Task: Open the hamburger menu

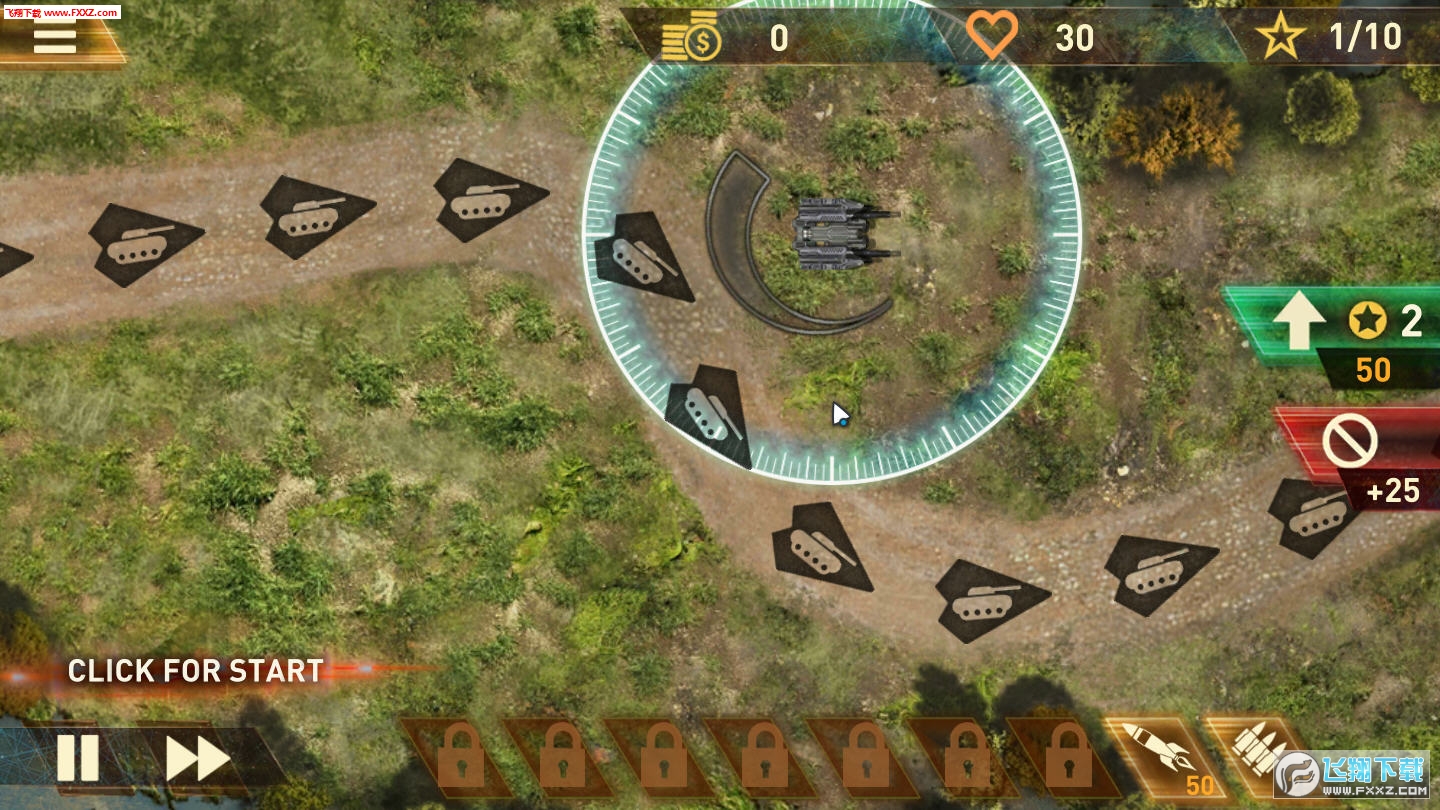Action: coord(55,39)
